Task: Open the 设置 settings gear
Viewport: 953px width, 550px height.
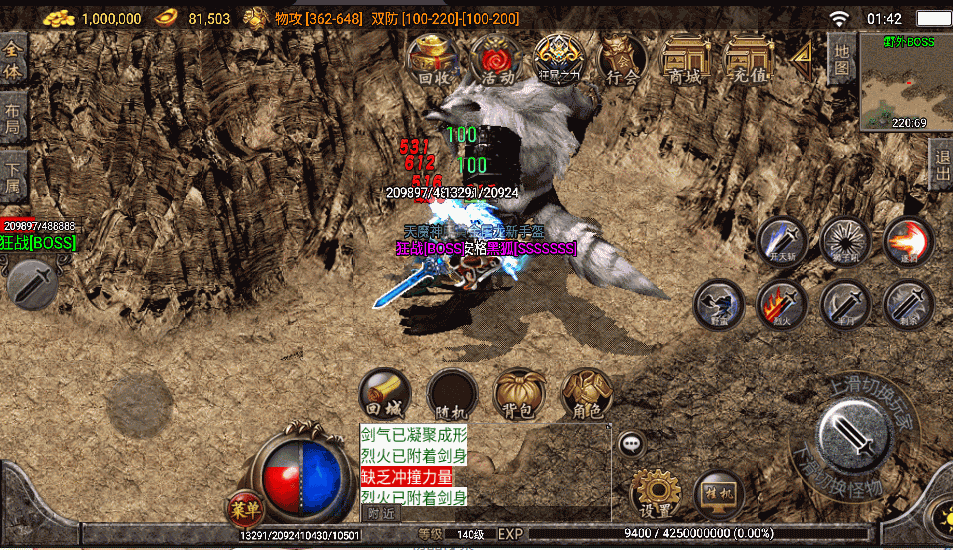Action: pyautogui.click(x=655, y=494)
